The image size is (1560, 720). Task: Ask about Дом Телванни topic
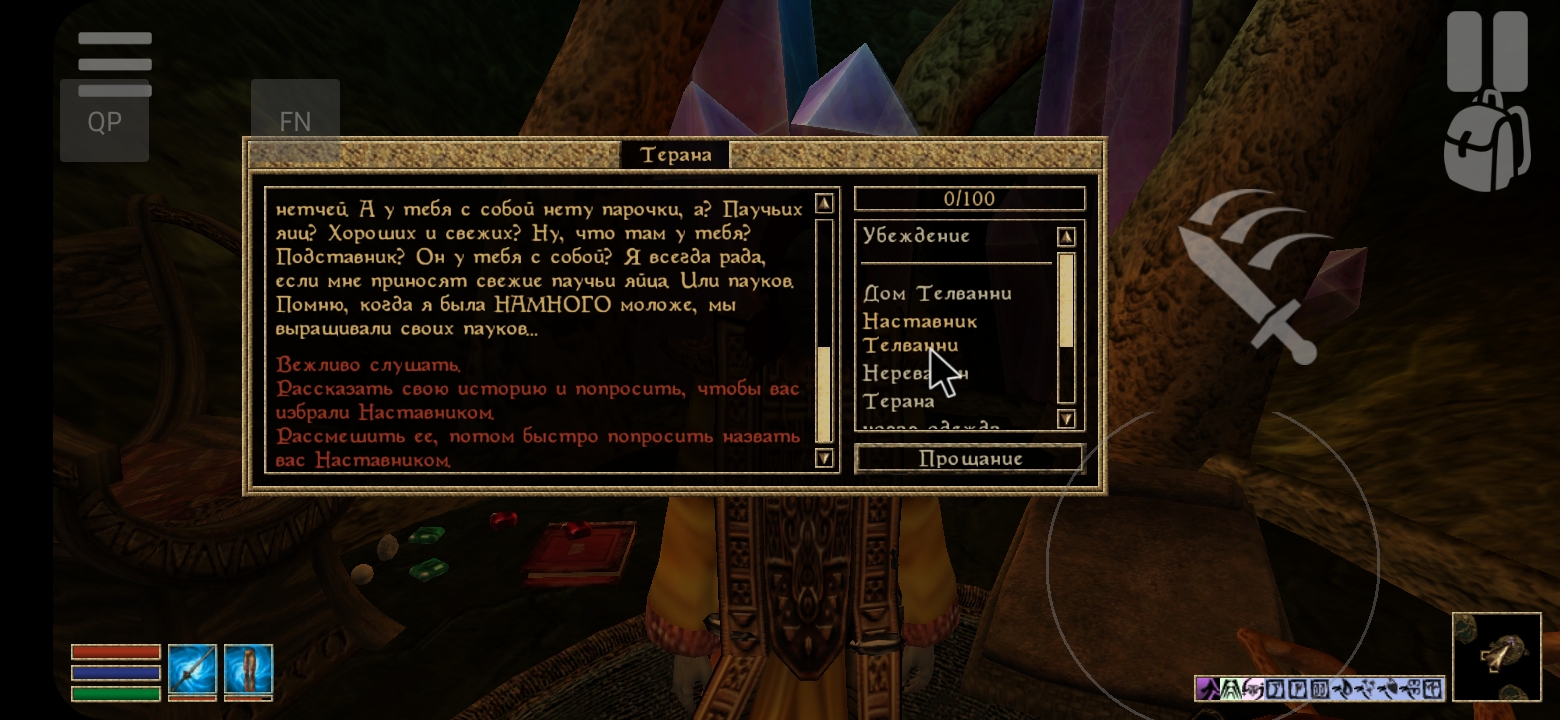937,293
